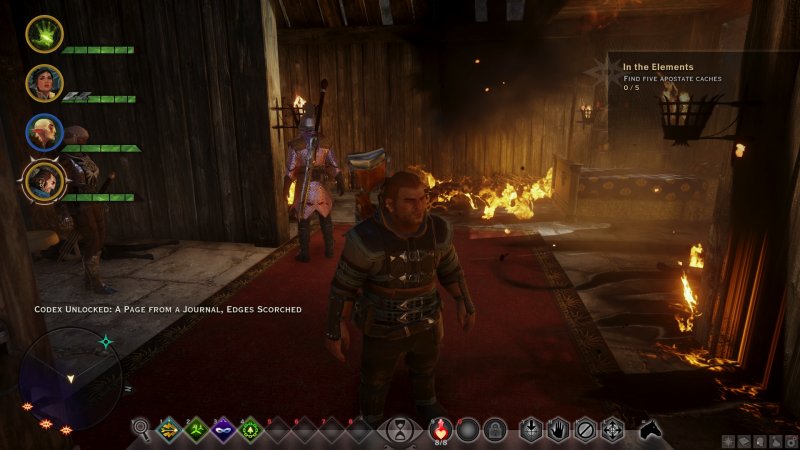The height and width of the screenshot is (450, 800).
Task: Open the hourglass tactical pause control
Action: click(x=400, y=430)
